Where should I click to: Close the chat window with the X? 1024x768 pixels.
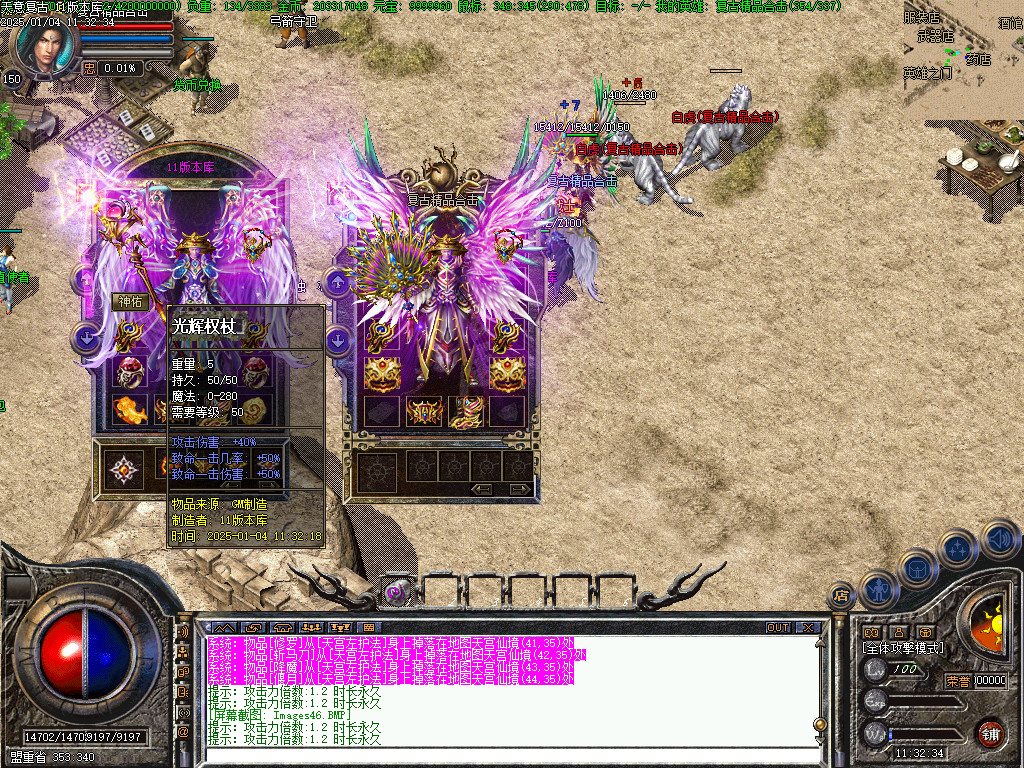[808, 628]
